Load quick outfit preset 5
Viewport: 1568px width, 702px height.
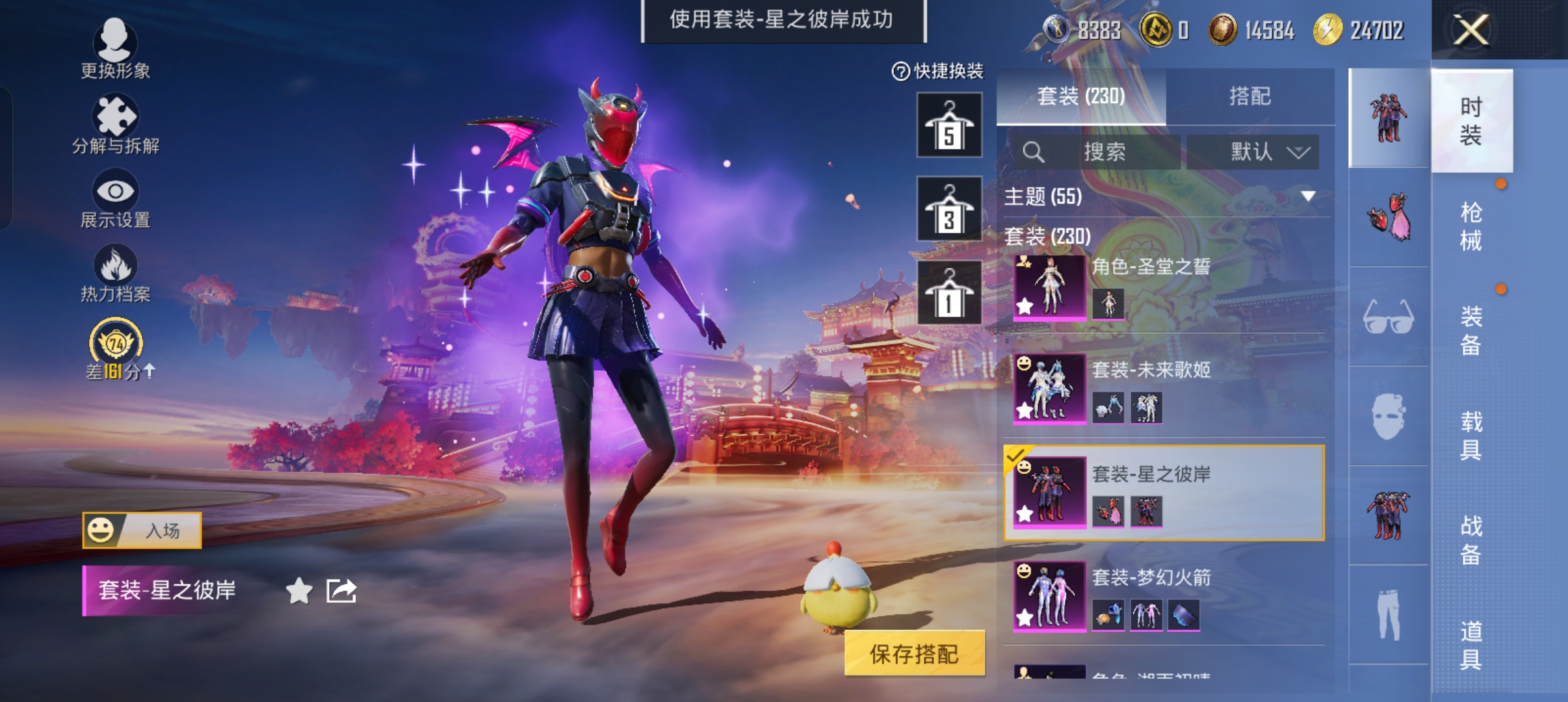[x=949, y=125]
